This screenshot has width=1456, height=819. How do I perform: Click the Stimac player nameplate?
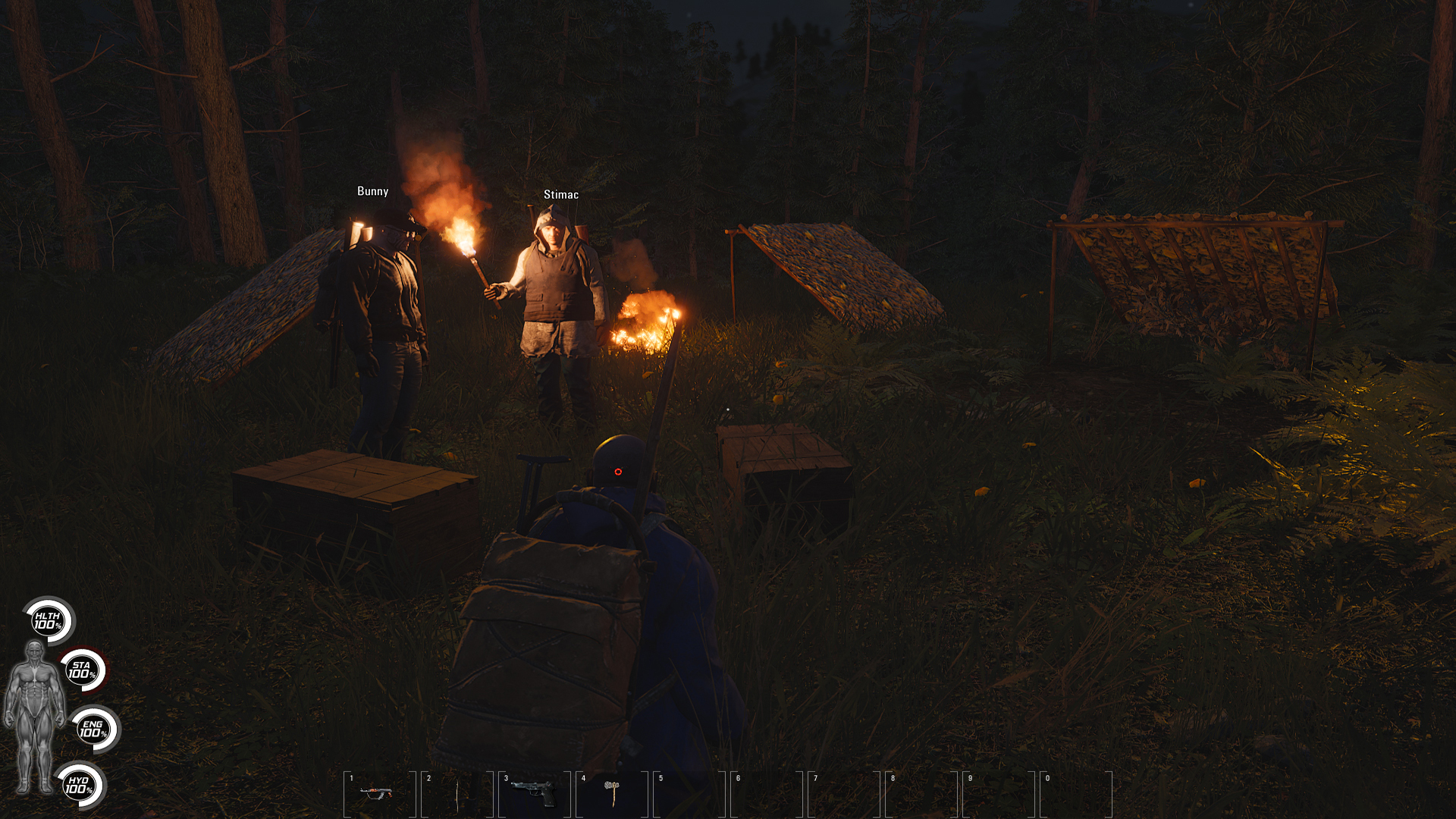click(561, 194)
